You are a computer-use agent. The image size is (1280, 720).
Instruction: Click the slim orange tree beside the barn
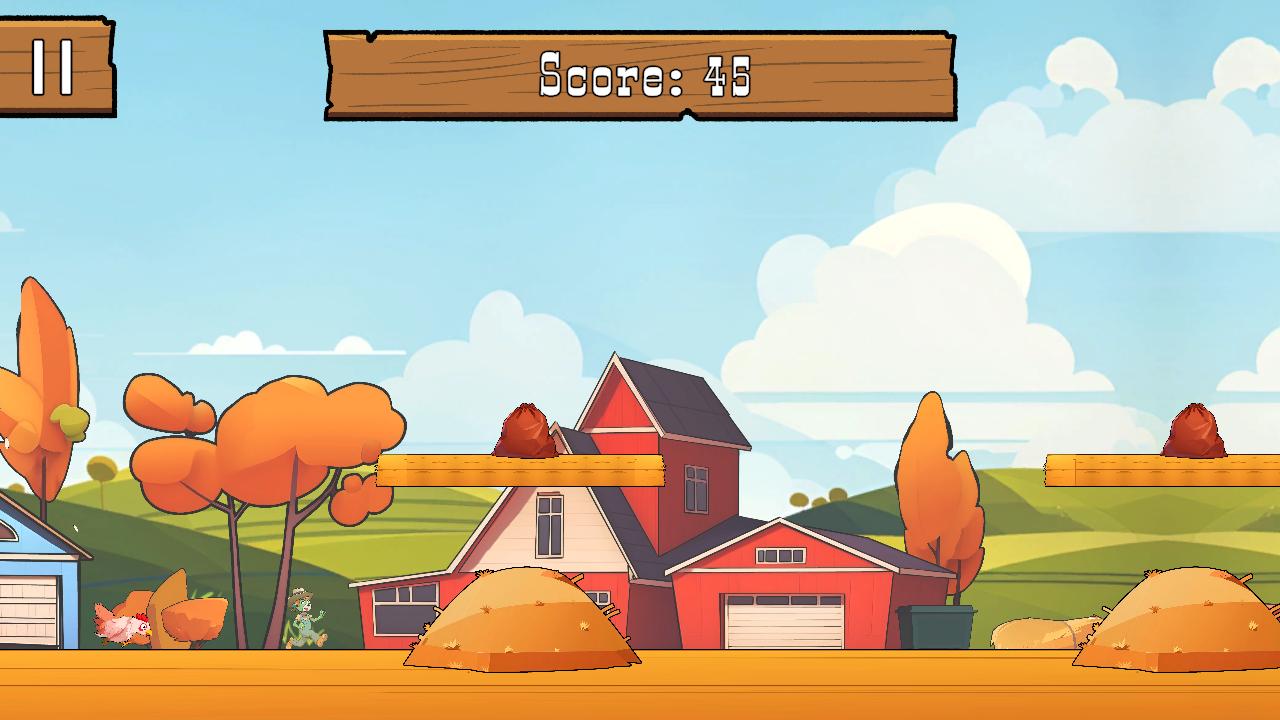[935, 470]
